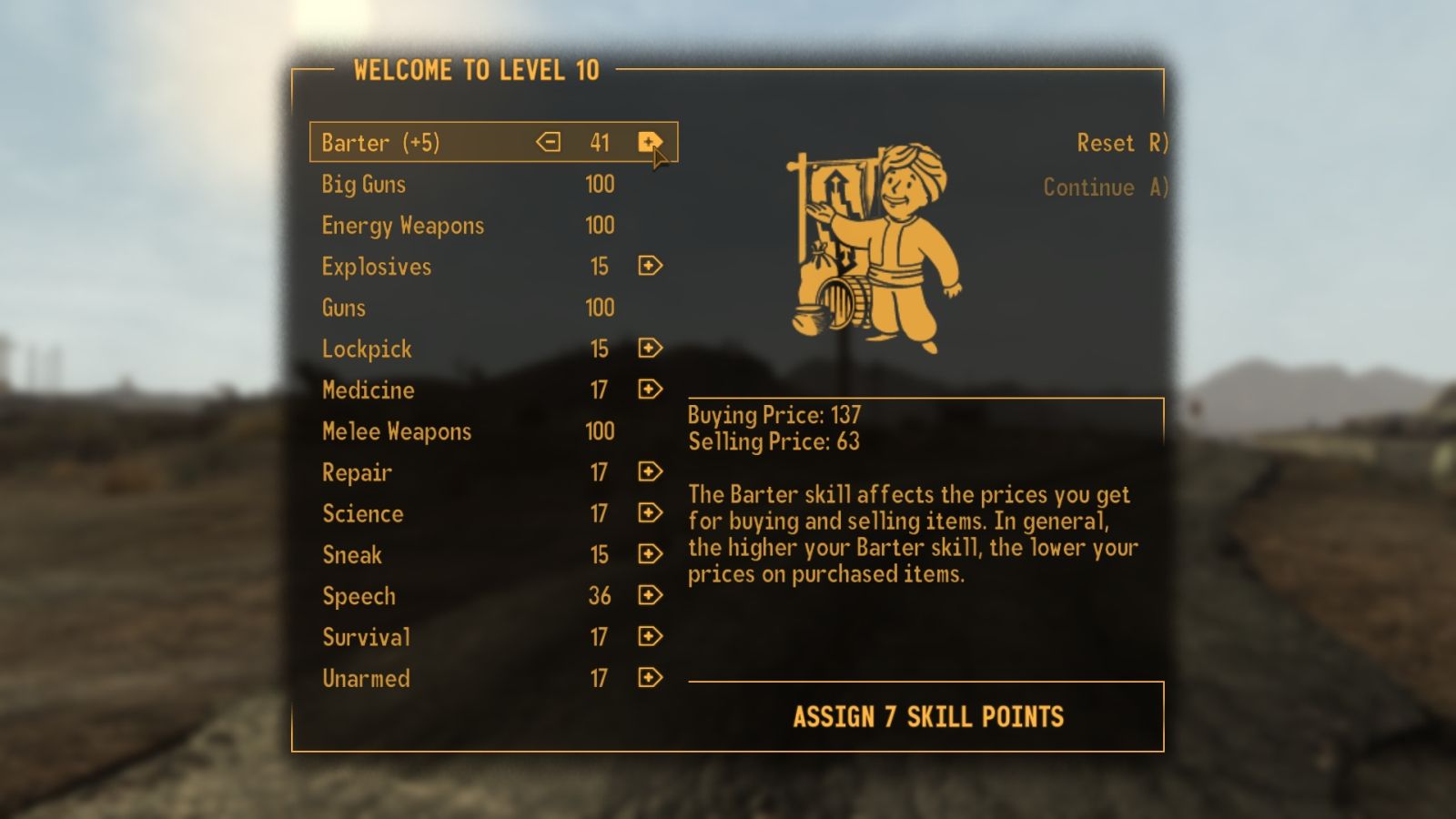Increase Science via its plus arrow
The height and width of the screenshot is (819, 1456).
tap(648, 512)
